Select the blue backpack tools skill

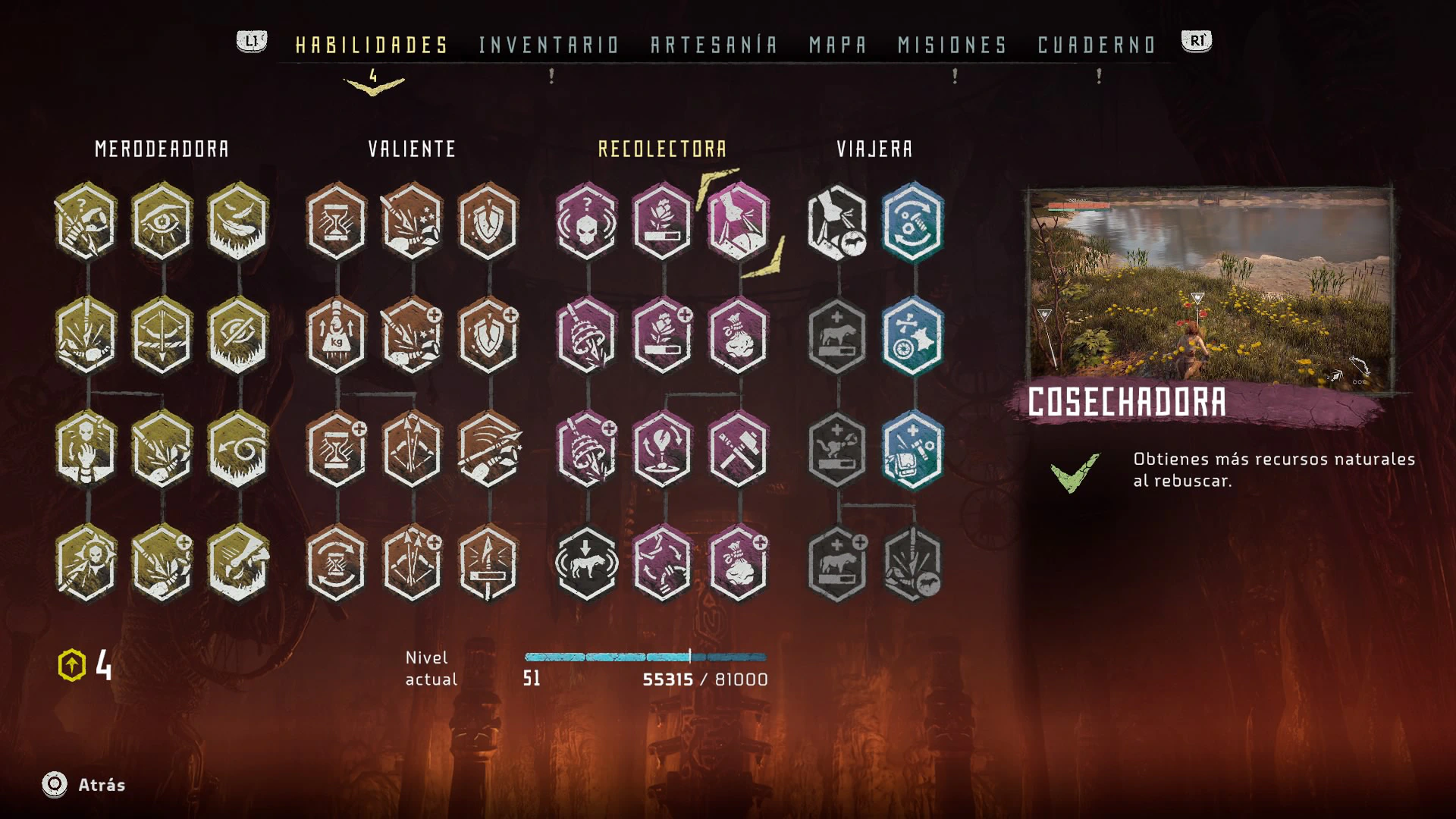[x=913, y=450]
